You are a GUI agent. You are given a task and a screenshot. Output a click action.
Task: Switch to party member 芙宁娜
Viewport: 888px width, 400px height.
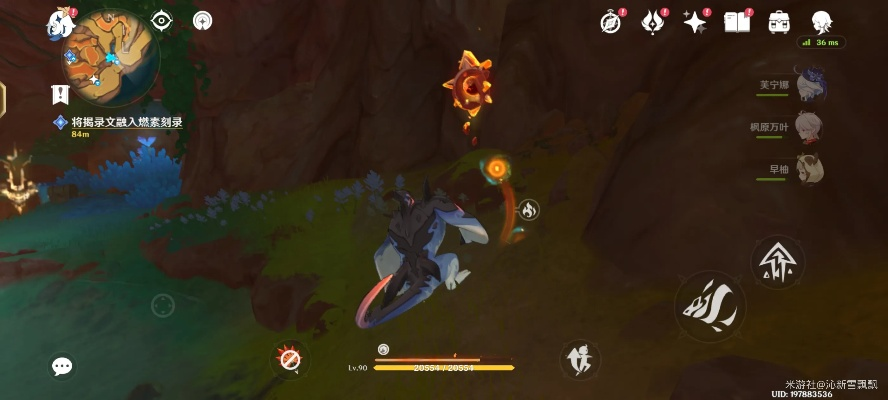pyautogui.click(x=809, y=84)
